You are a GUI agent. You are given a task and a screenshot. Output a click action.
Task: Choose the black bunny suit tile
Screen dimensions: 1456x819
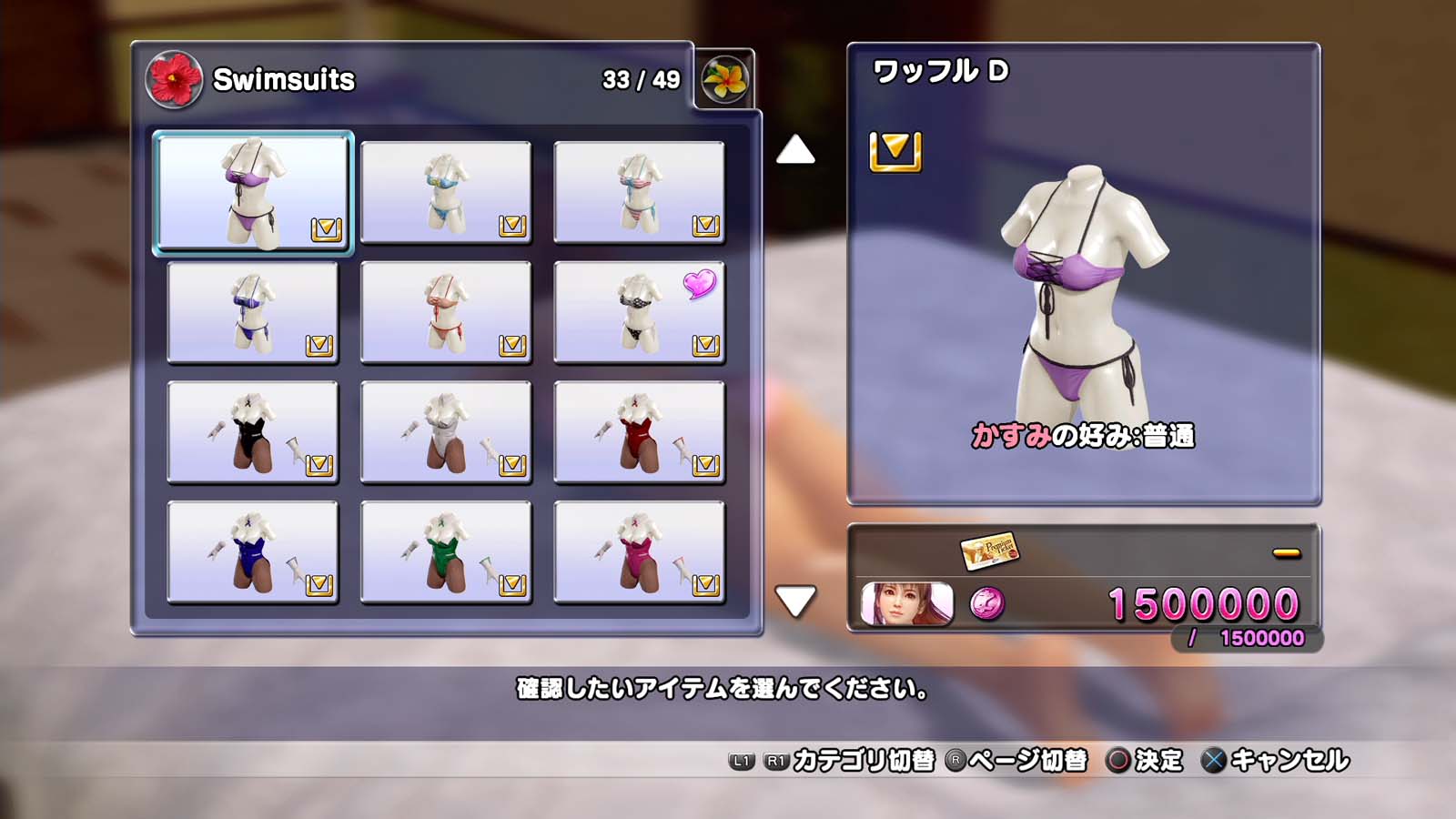point(253,432)
